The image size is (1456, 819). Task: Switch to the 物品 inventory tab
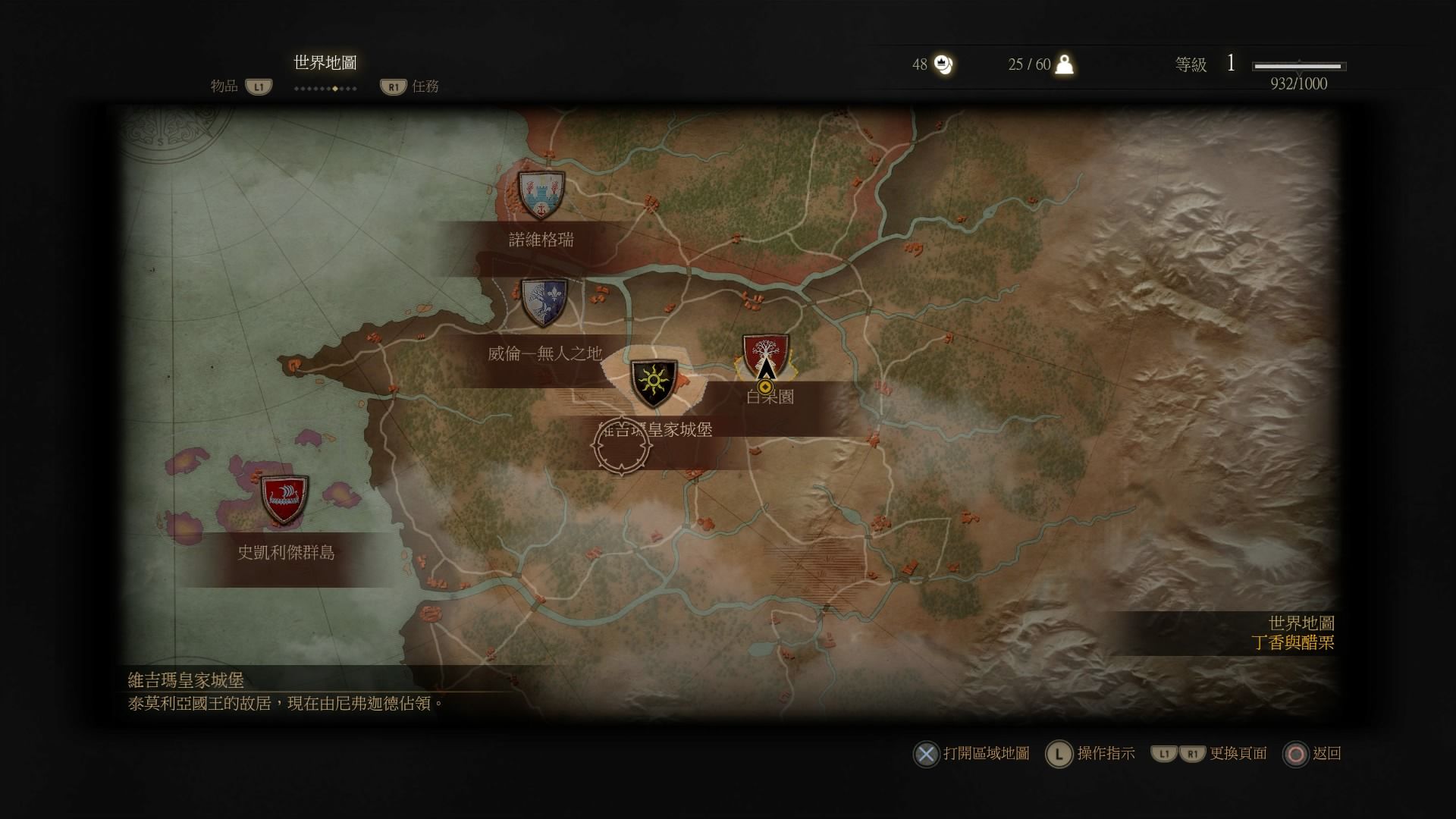224,86
